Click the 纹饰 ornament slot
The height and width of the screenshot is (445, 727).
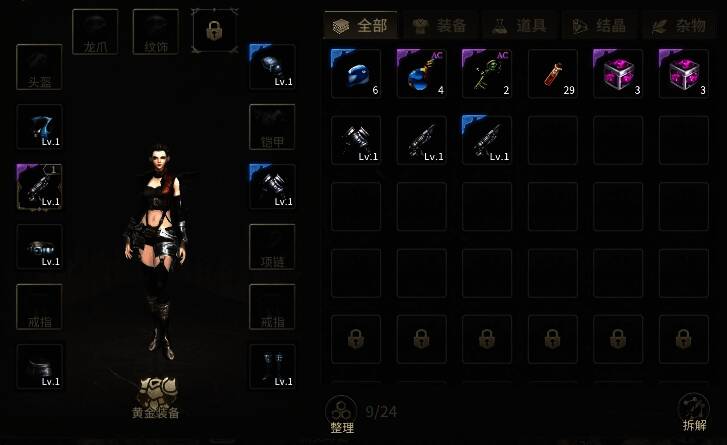tap(155, 32)
